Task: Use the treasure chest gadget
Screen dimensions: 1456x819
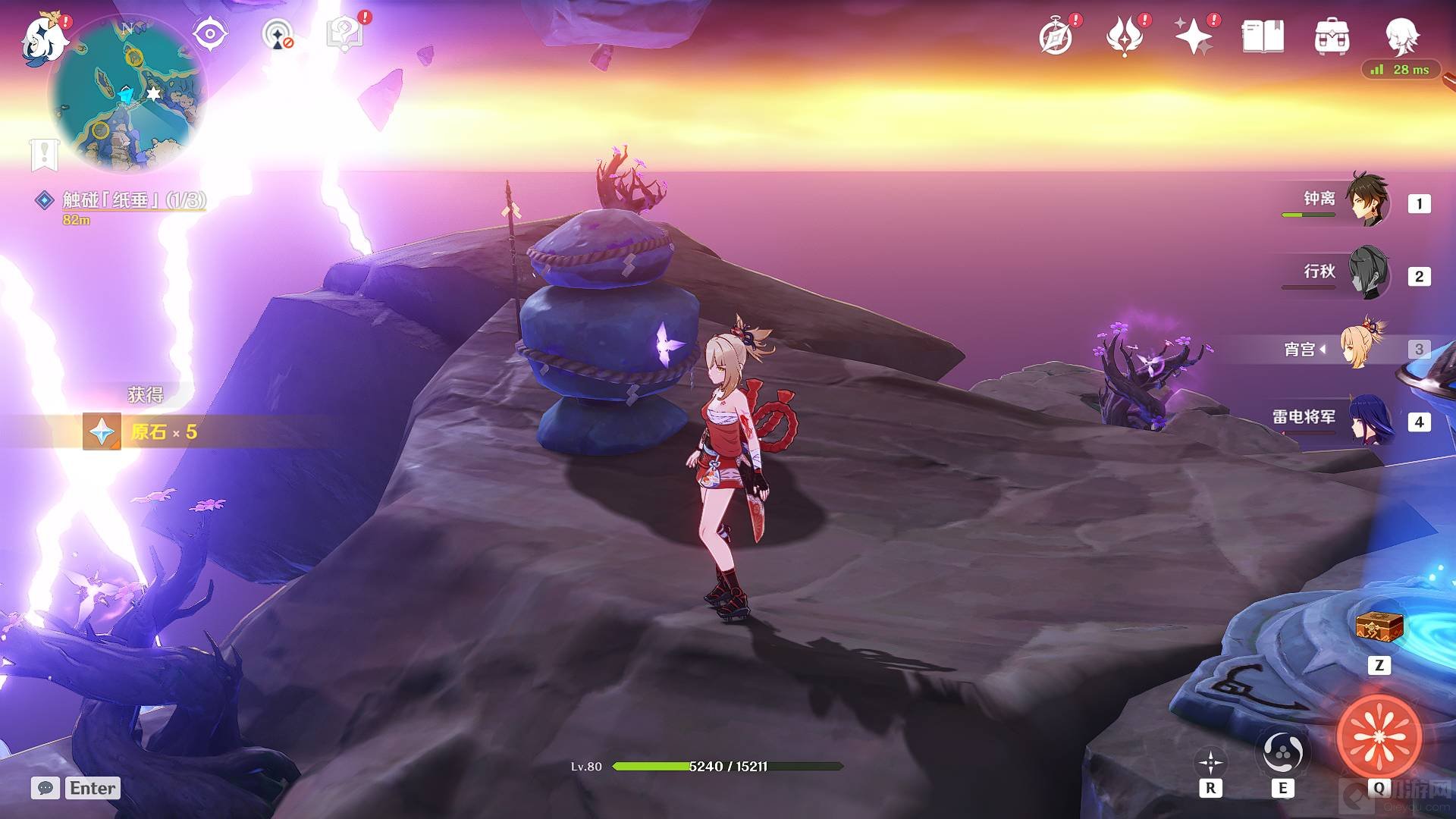Action: 1379,628
